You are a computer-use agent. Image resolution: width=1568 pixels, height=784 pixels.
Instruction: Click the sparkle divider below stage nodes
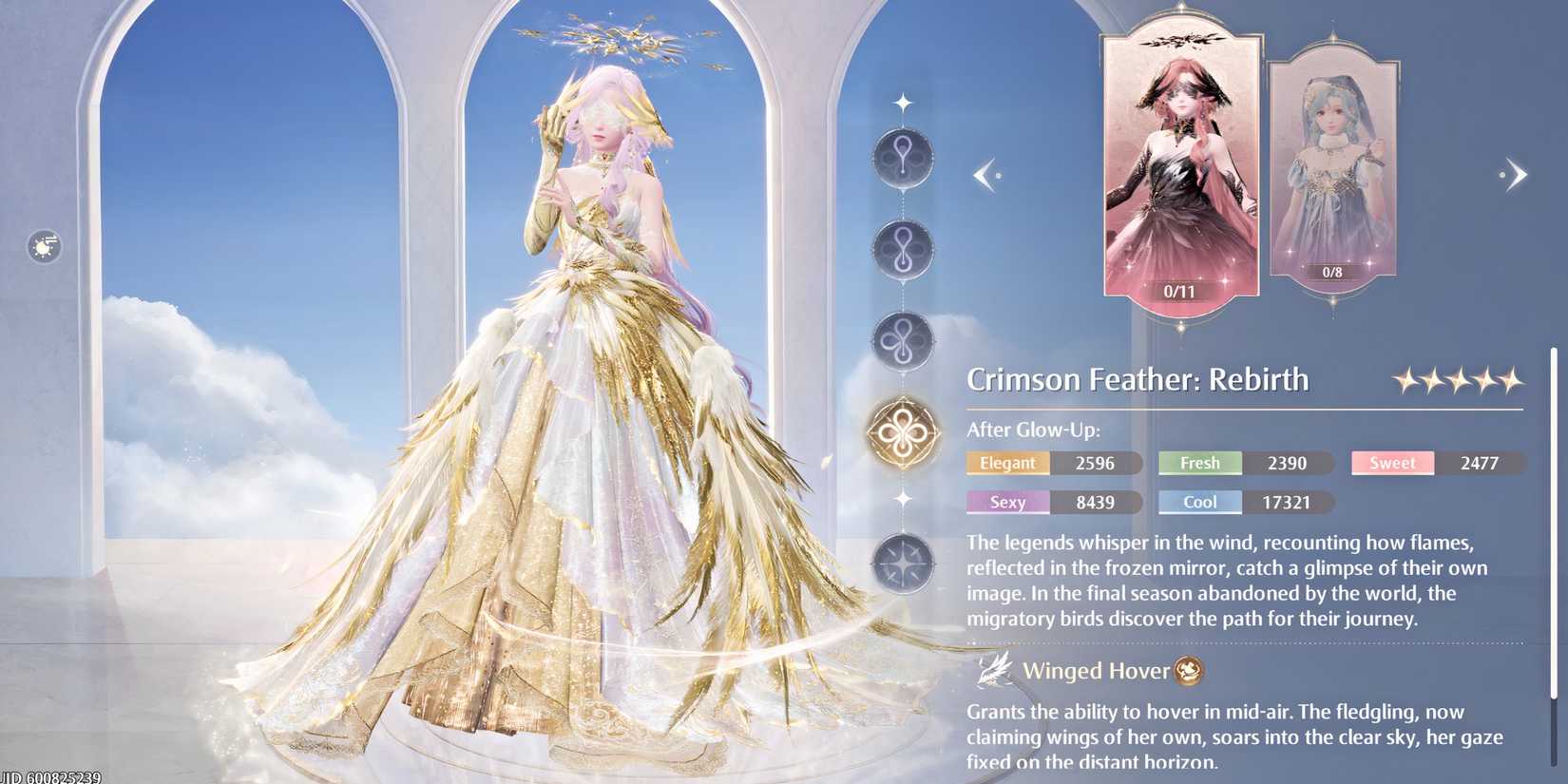902,498
